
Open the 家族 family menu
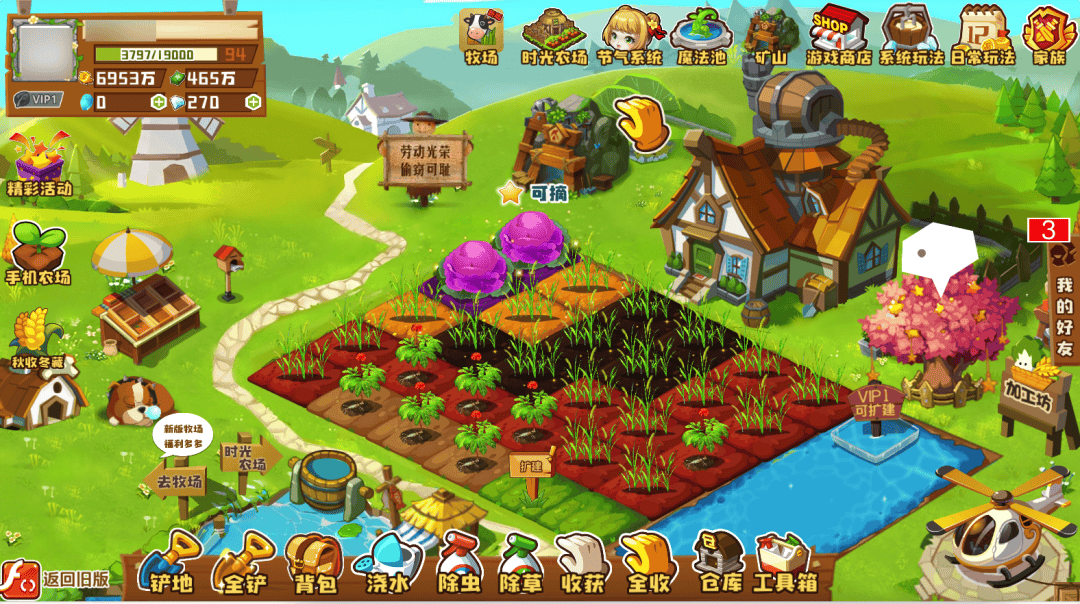pos(1049,36)
